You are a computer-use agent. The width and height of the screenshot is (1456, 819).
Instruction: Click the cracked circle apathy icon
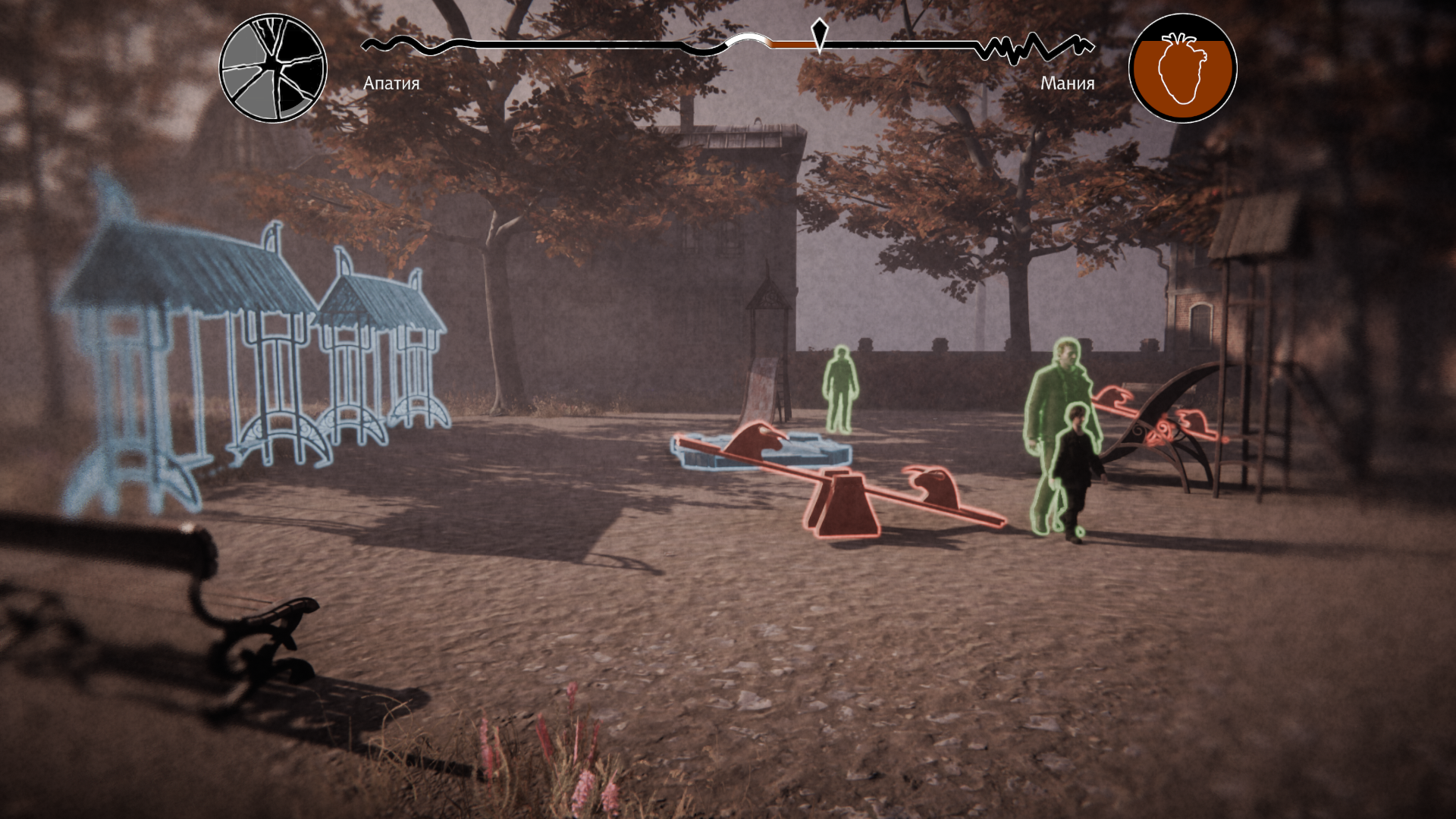(x=273, y=68)
